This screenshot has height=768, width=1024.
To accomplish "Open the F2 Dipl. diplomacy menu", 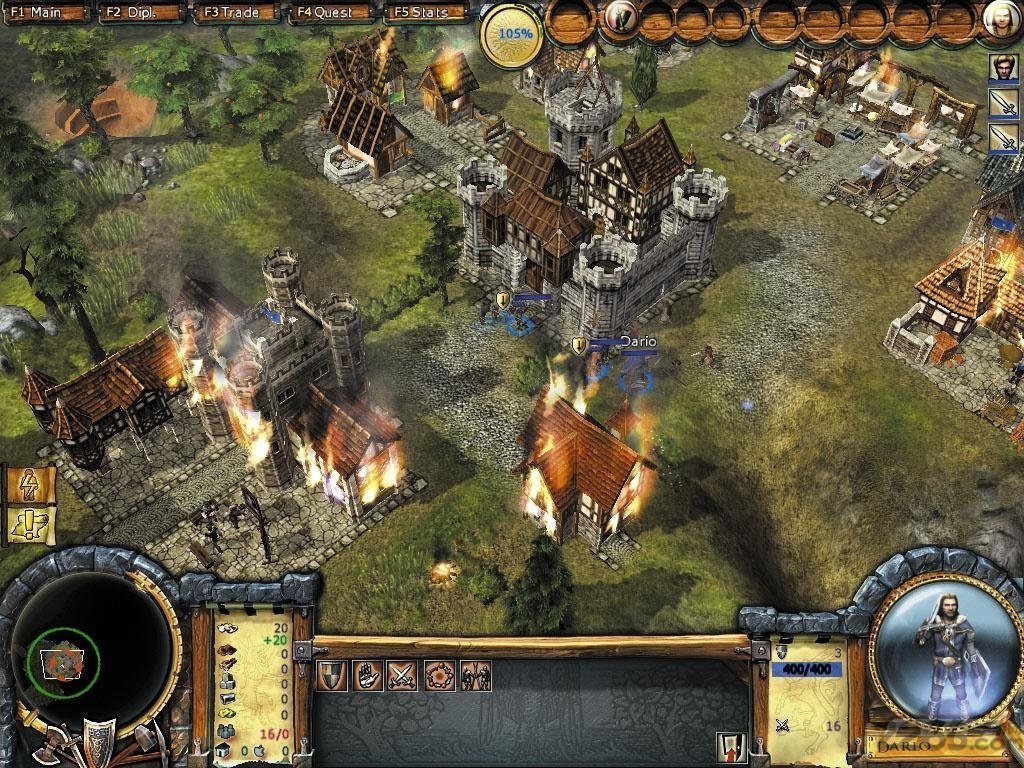I will tap(141, 12).
